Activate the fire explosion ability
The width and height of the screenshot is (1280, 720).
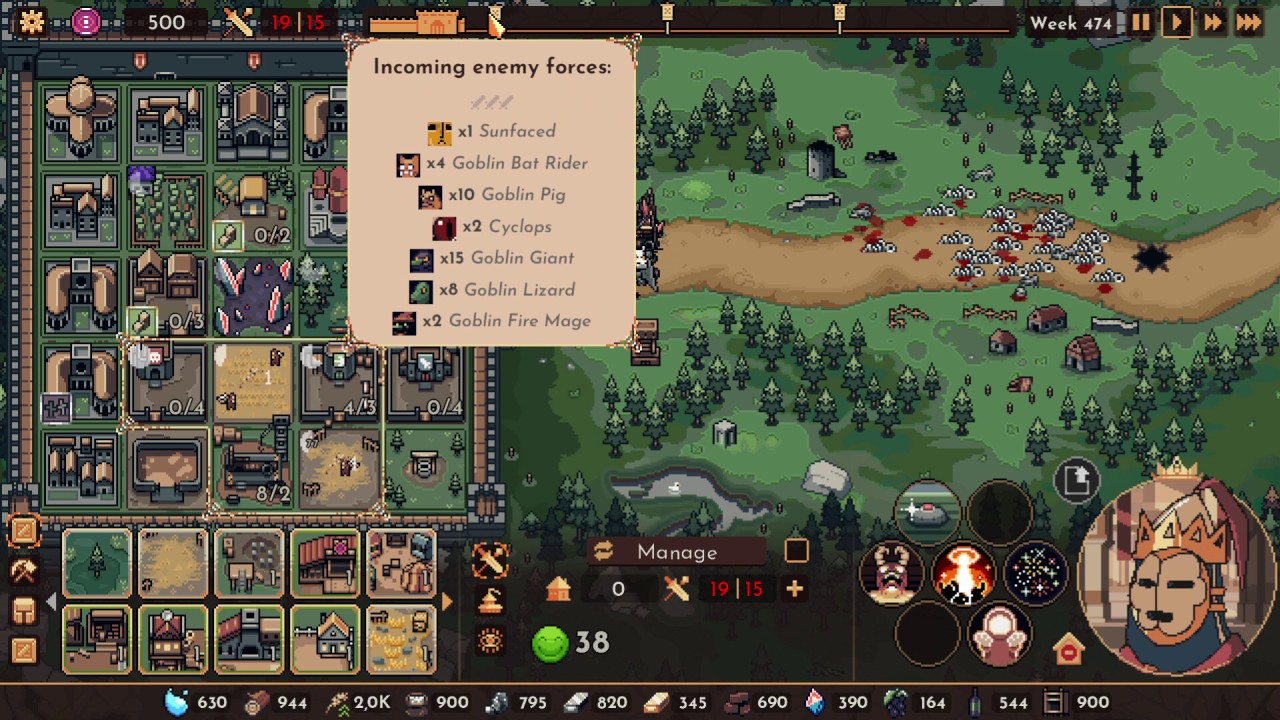click(963, 574)
